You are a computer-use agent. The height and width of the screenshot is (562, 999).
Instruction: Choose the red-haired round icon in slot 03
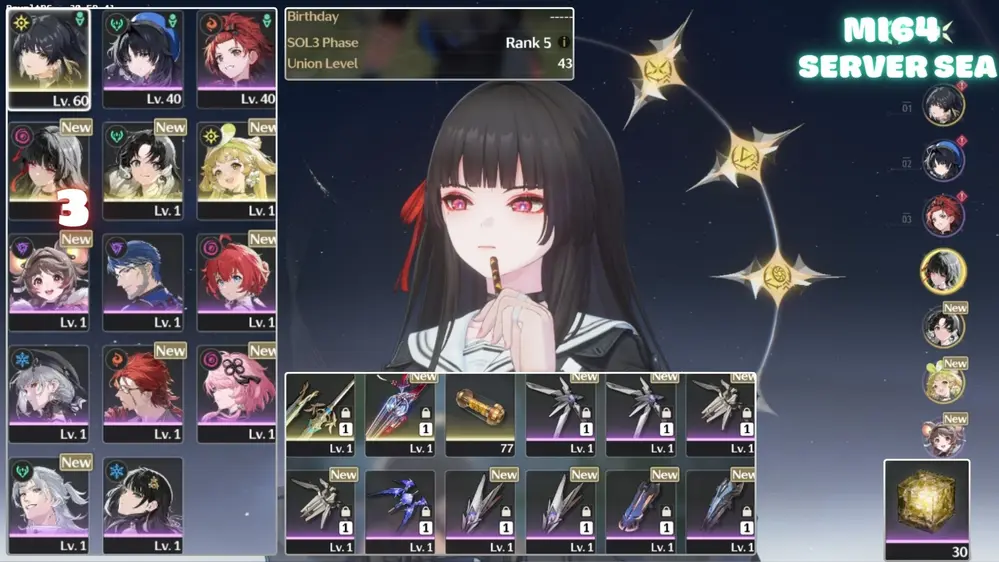coord(943,216)
